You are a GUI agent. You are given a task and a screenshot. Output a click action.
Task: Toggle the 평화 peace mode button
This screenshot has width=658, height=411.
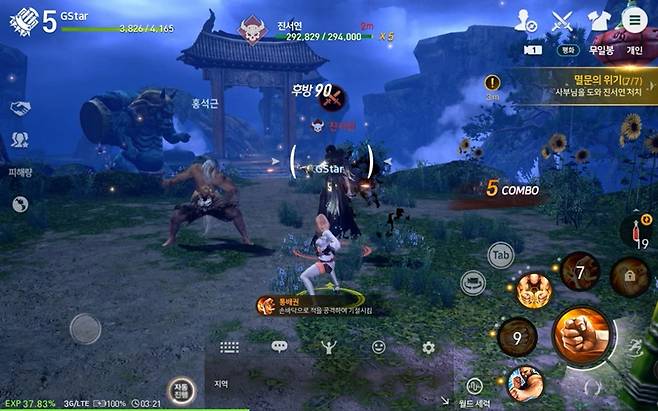[x=565, y=47]
